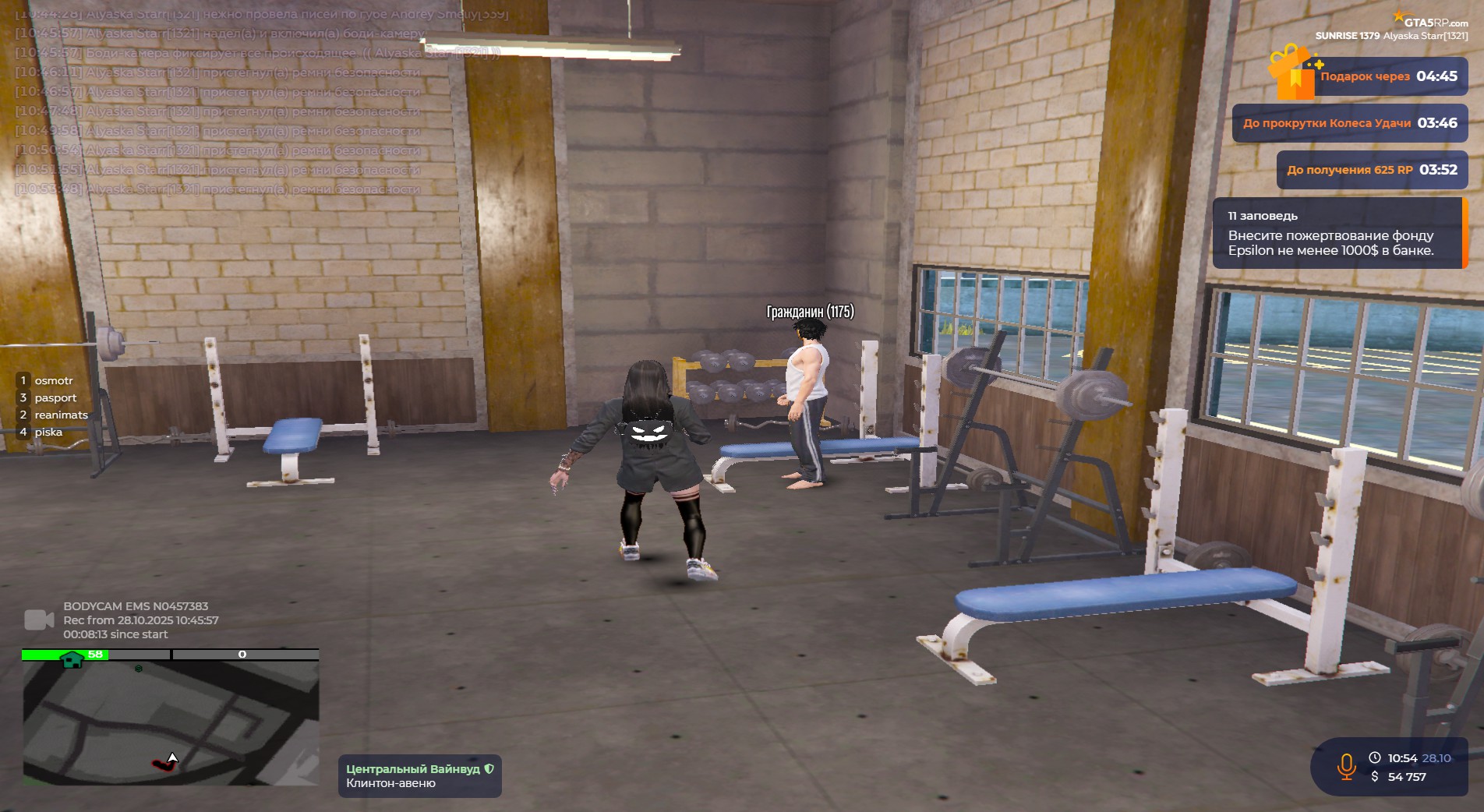Select the piska quick action
This screenshot has height=812, width=1484.
pyautogui.click(x=48, y=432)
